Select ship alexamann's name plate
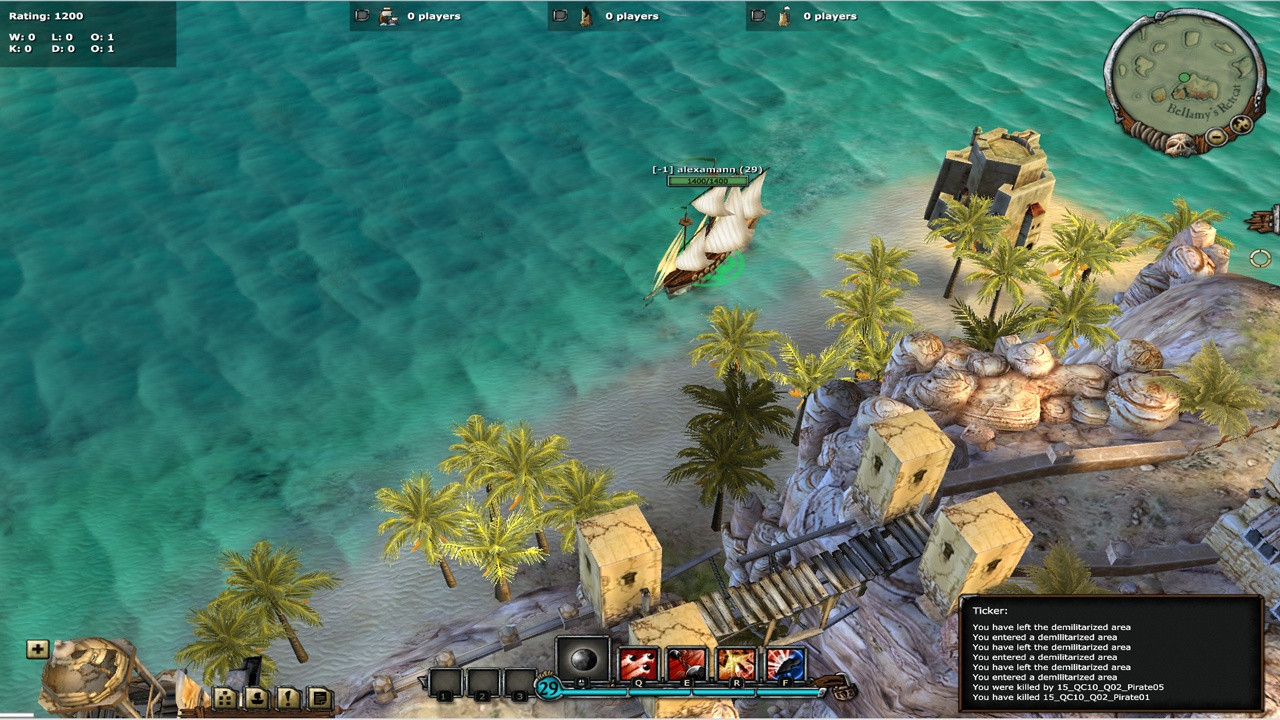Image resolution: width=1280 pixels, height=720 pixels. 707,170
